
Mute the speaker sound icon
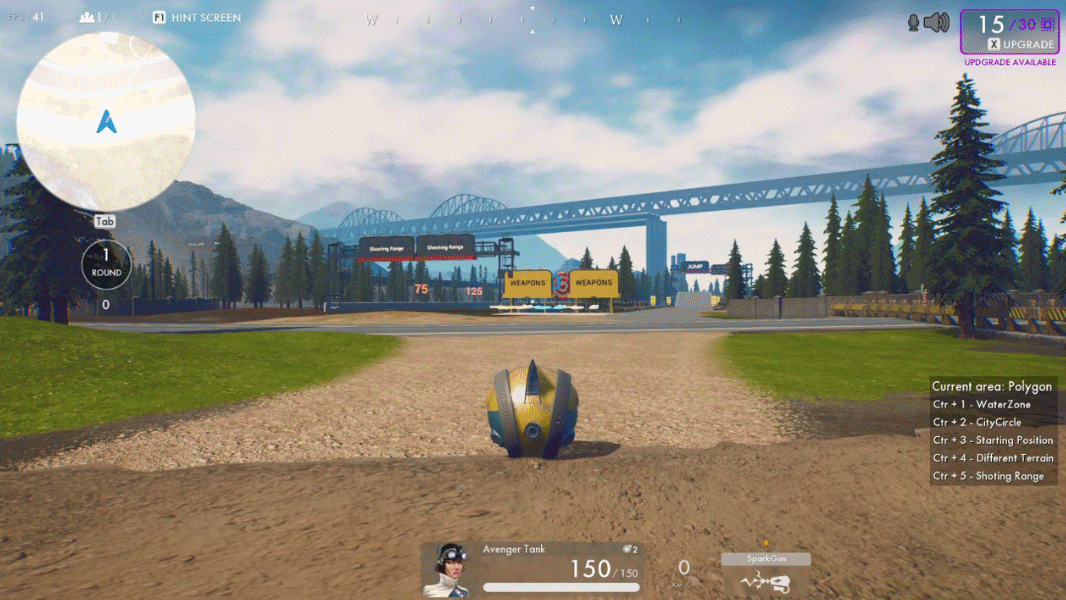point(936,23)
